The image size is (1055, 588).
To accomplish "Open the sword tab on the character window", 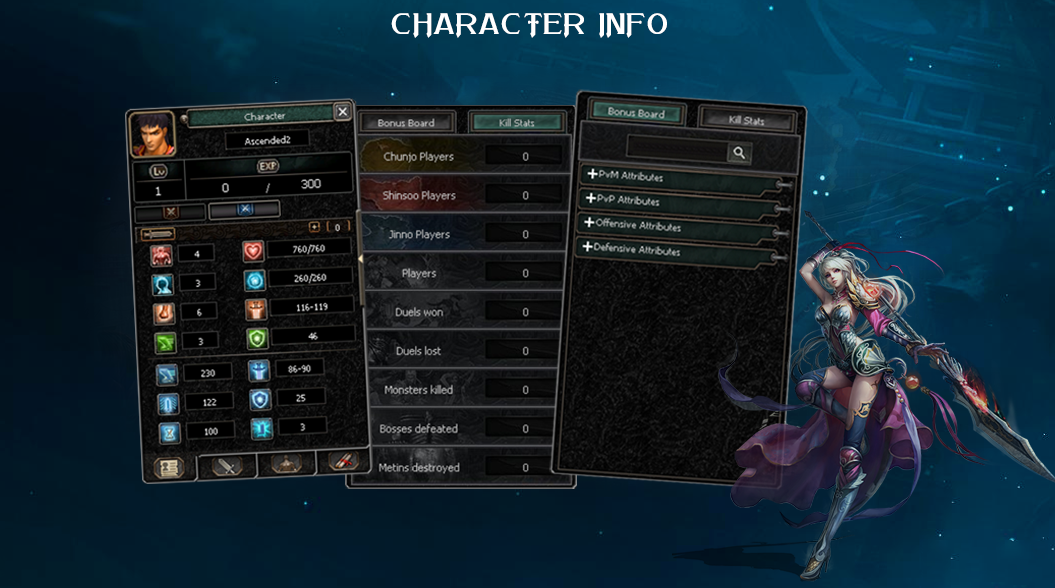I will pyautogui.click(x=226, y=466).
